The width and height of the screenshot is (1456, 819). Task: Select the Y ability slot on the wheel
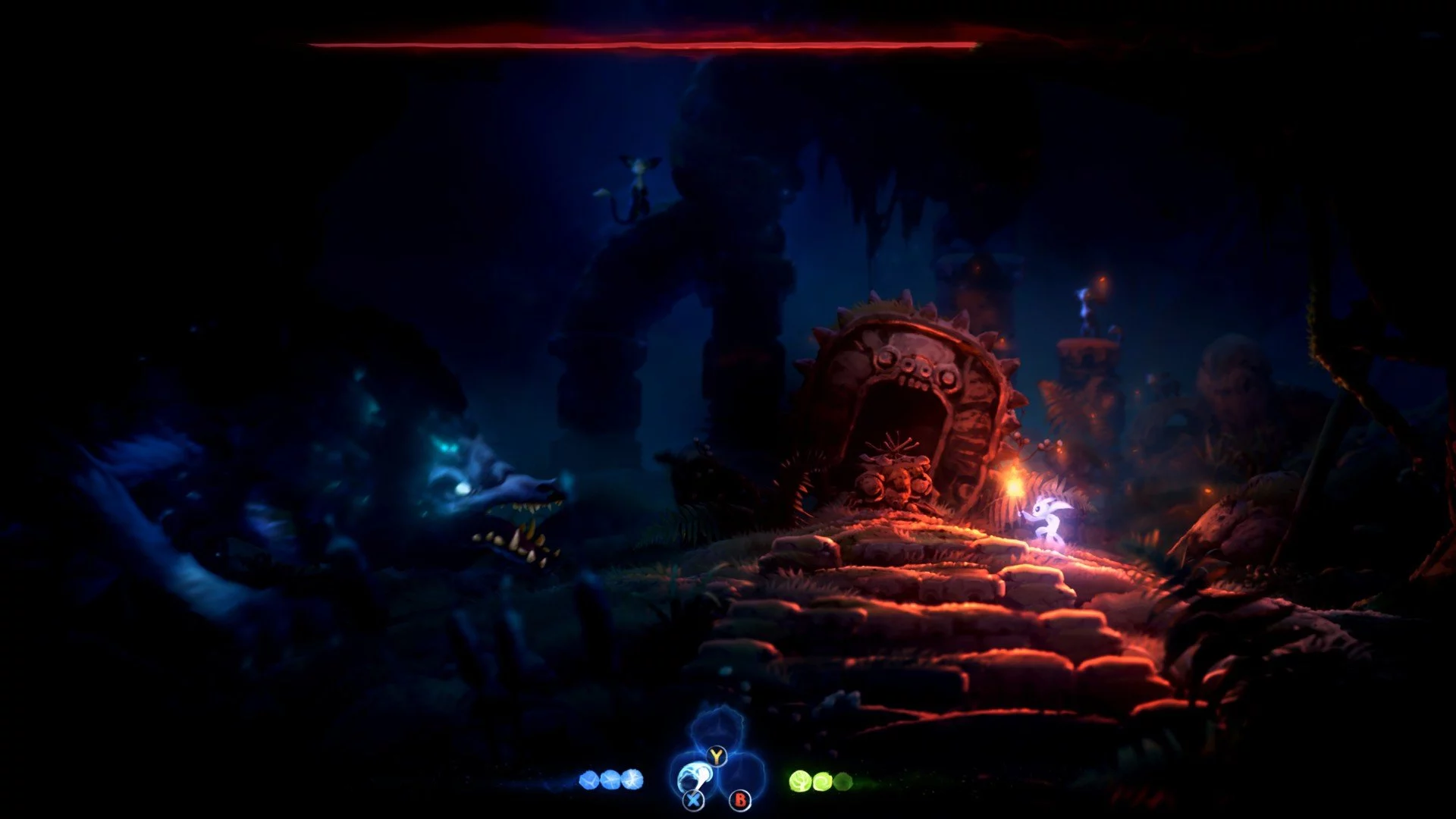click(717, 756)
